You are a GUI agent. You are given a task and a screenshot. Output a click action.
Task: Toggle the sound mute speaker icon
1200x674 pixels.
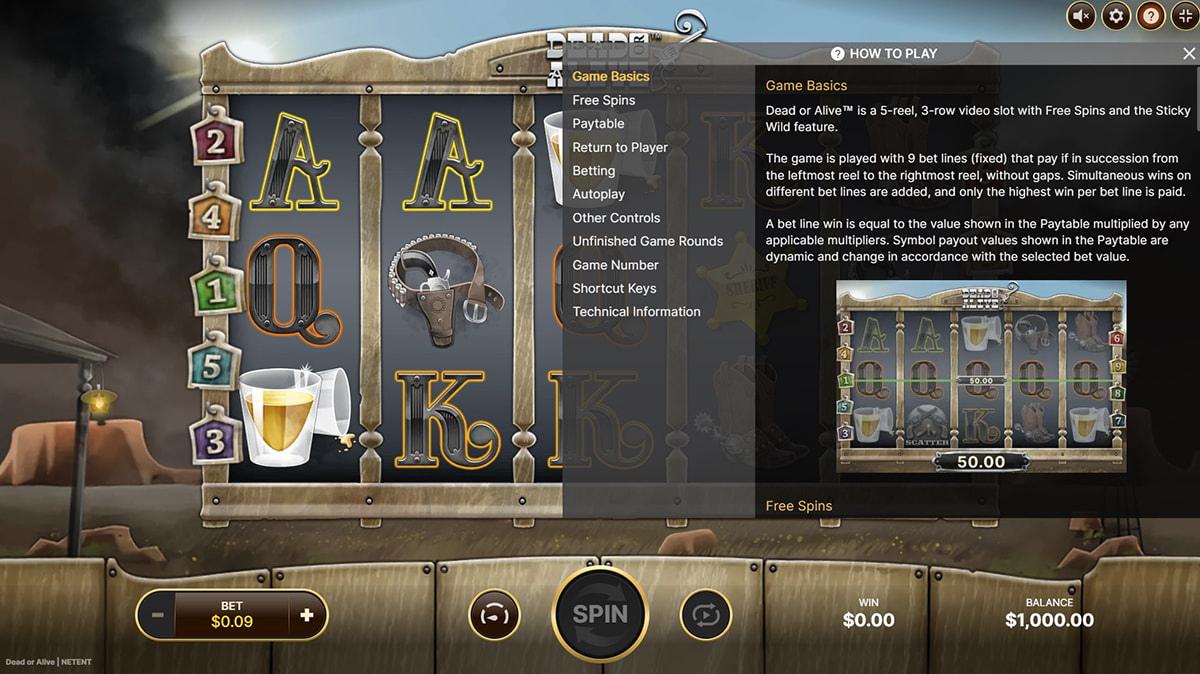pos(1081,16)
